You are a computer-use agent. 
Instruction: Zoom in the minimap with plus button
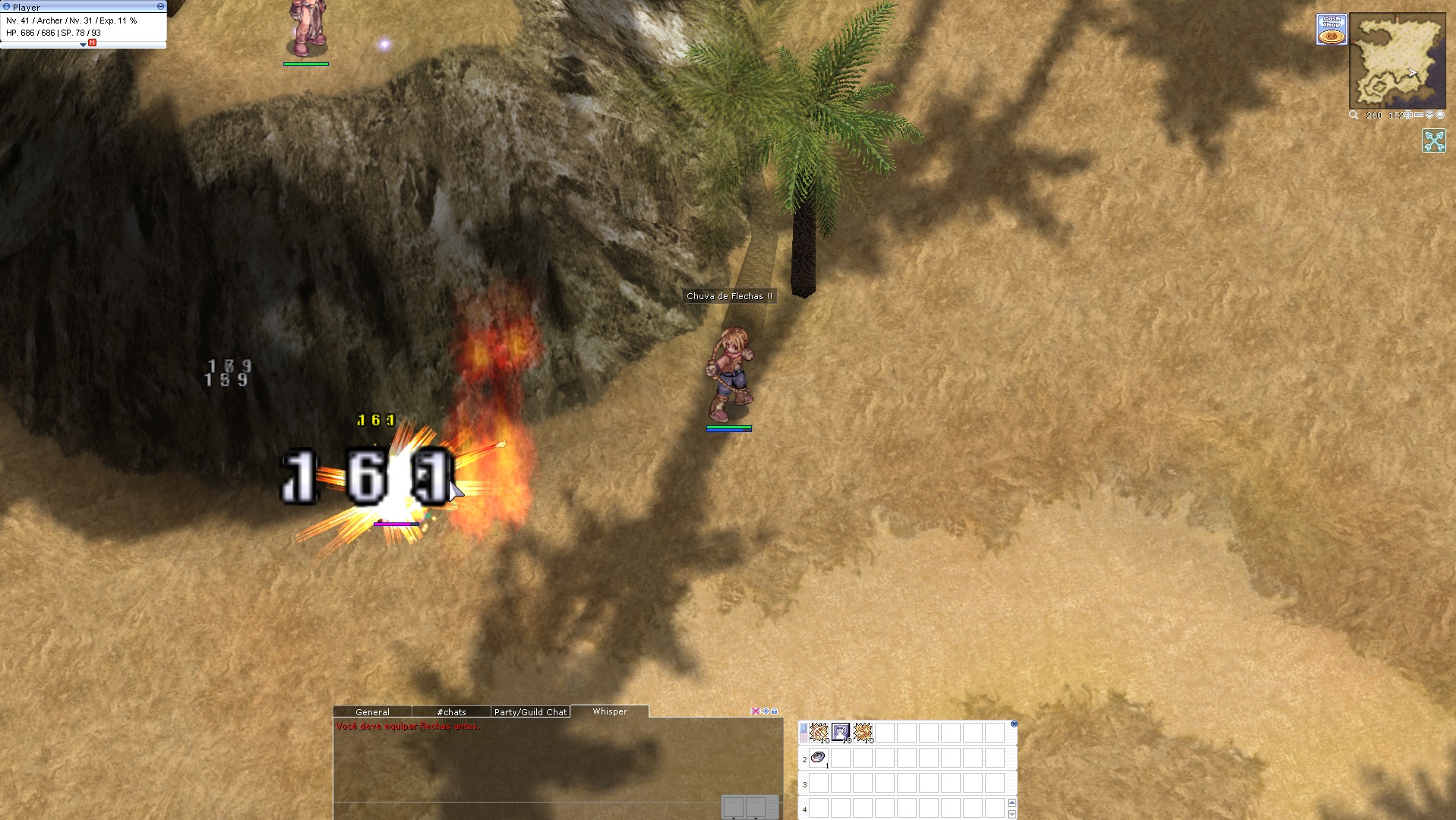[1408, 115]
